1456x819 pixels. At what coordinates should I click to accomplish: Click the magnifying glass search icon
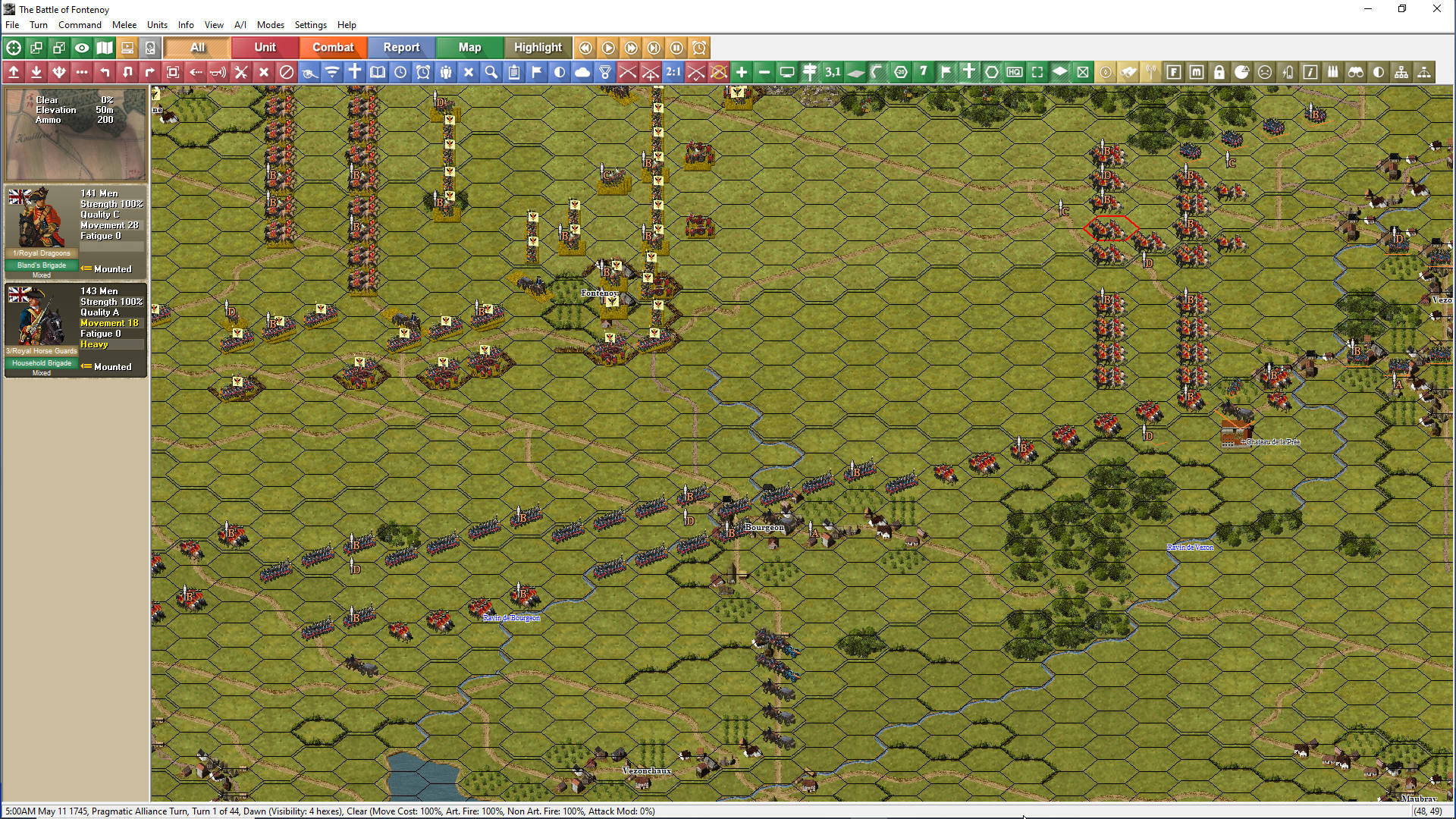(491, 72)
